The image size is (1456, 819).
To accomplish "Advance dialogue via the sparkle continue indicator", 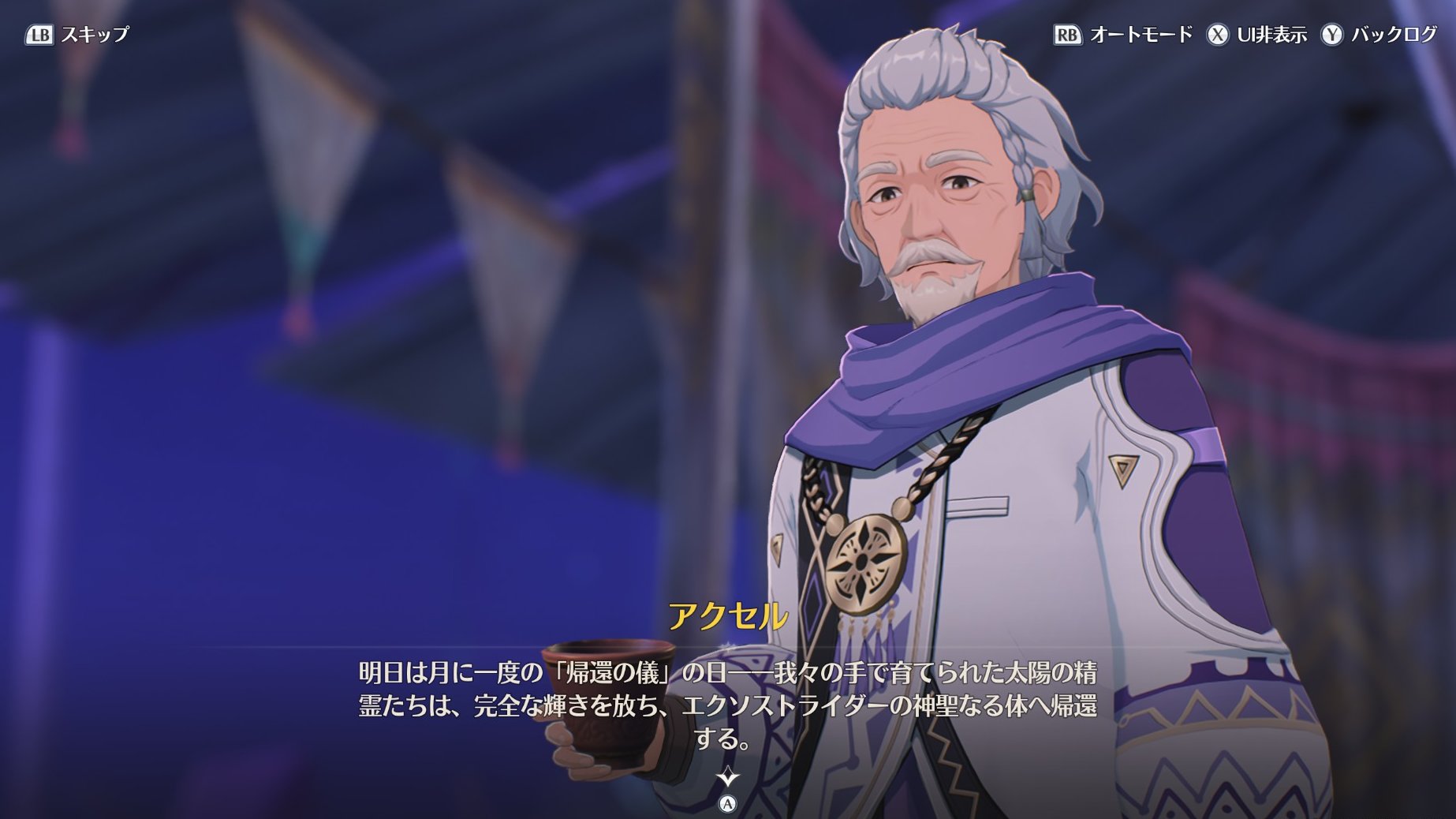I will coord(727,778).
